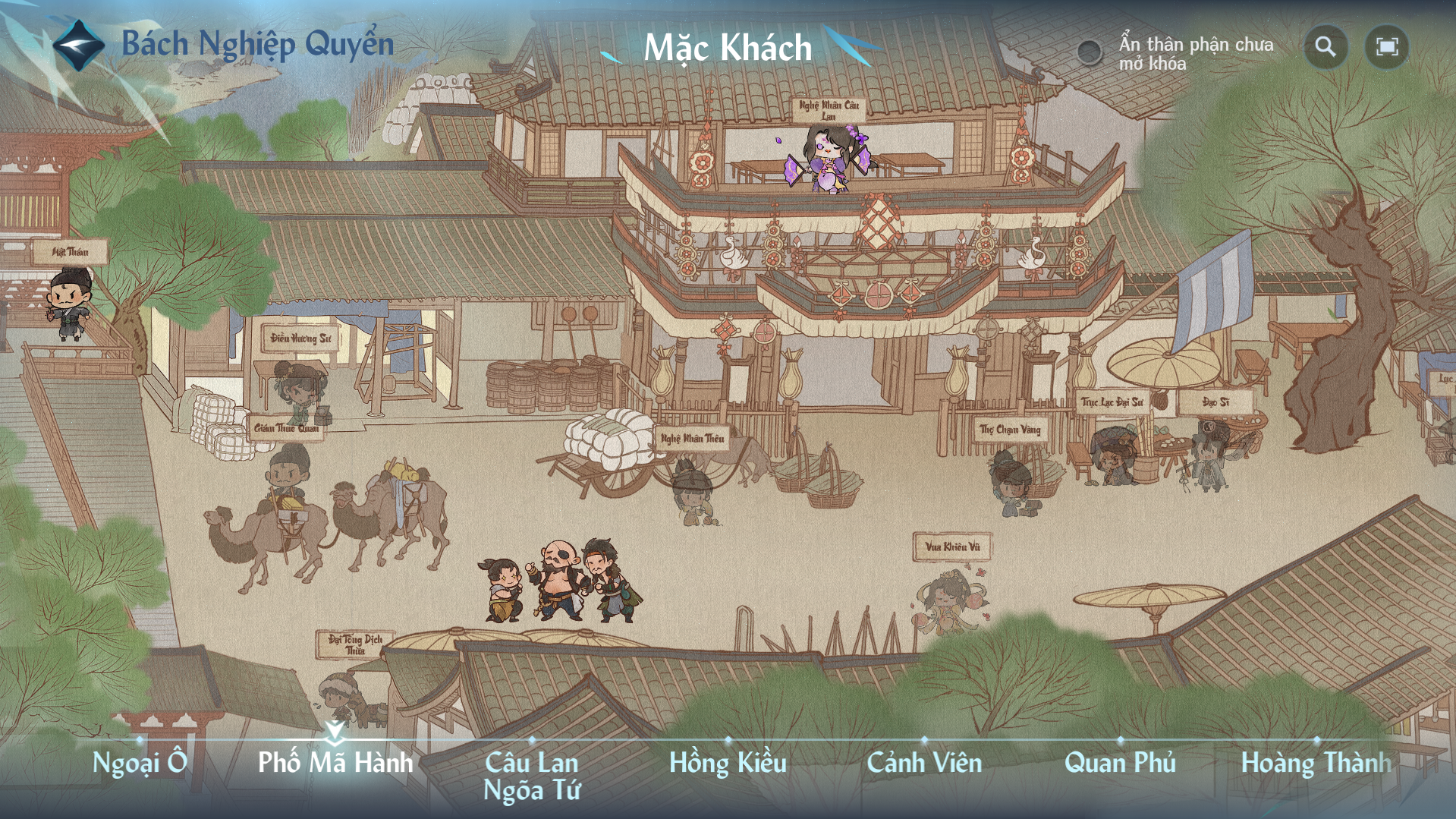Open the Đạo Sĩ profession label

point(1215,402)
